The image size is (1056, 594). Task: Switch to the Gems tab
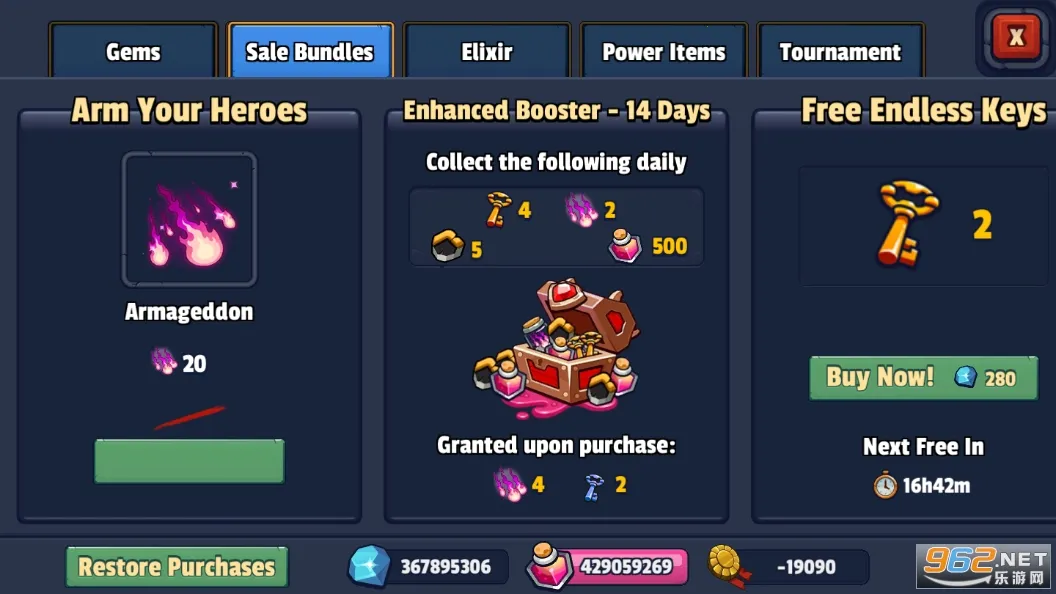tap(133, 52)
